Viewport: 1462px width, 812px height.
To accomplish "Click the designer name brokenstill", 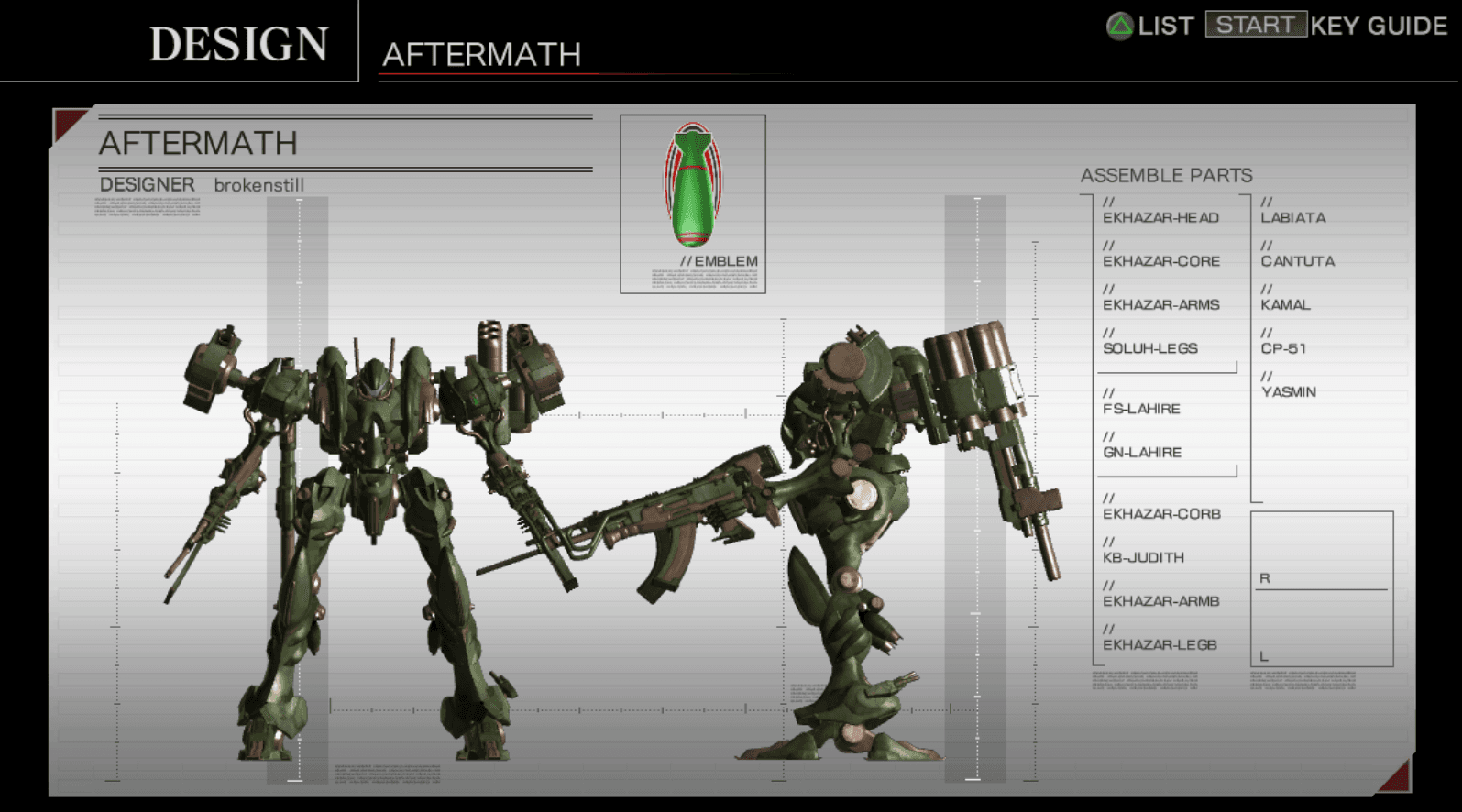I will coord(260,184).
